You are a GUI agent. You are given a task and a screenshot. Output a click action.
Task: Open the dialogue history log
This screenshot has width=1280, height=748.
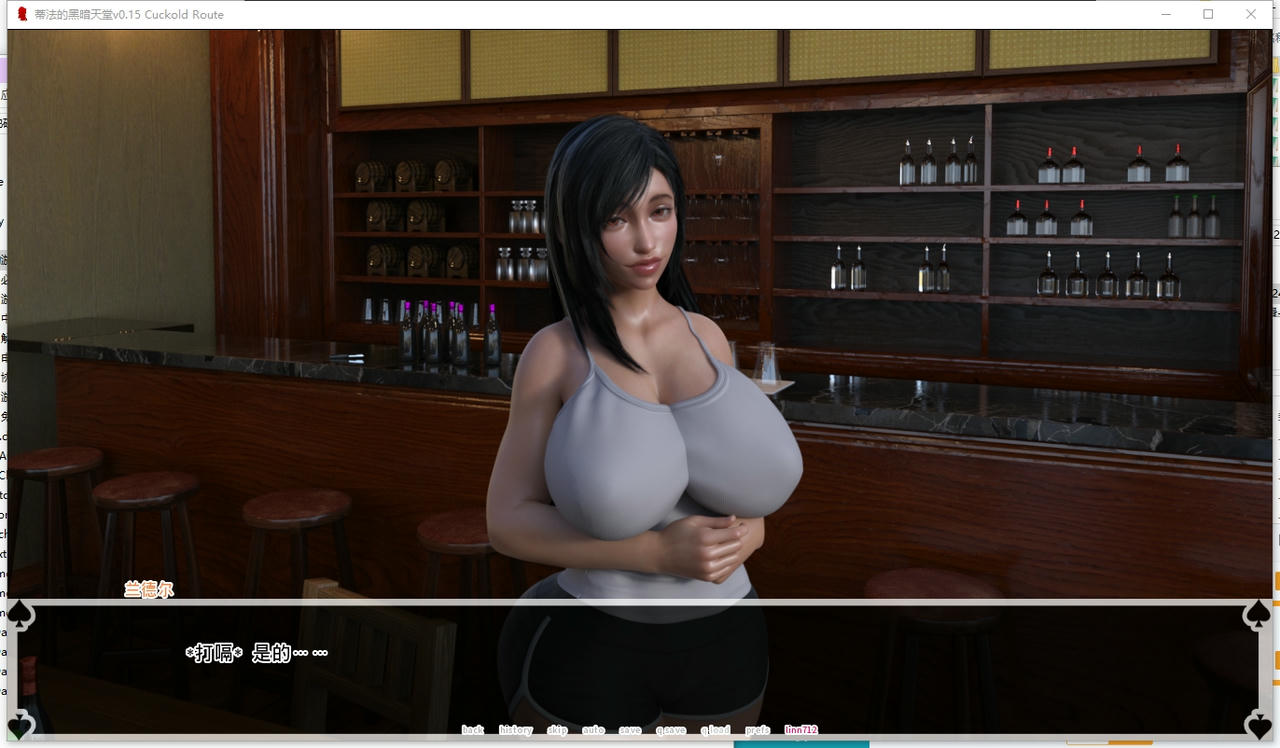515,730
